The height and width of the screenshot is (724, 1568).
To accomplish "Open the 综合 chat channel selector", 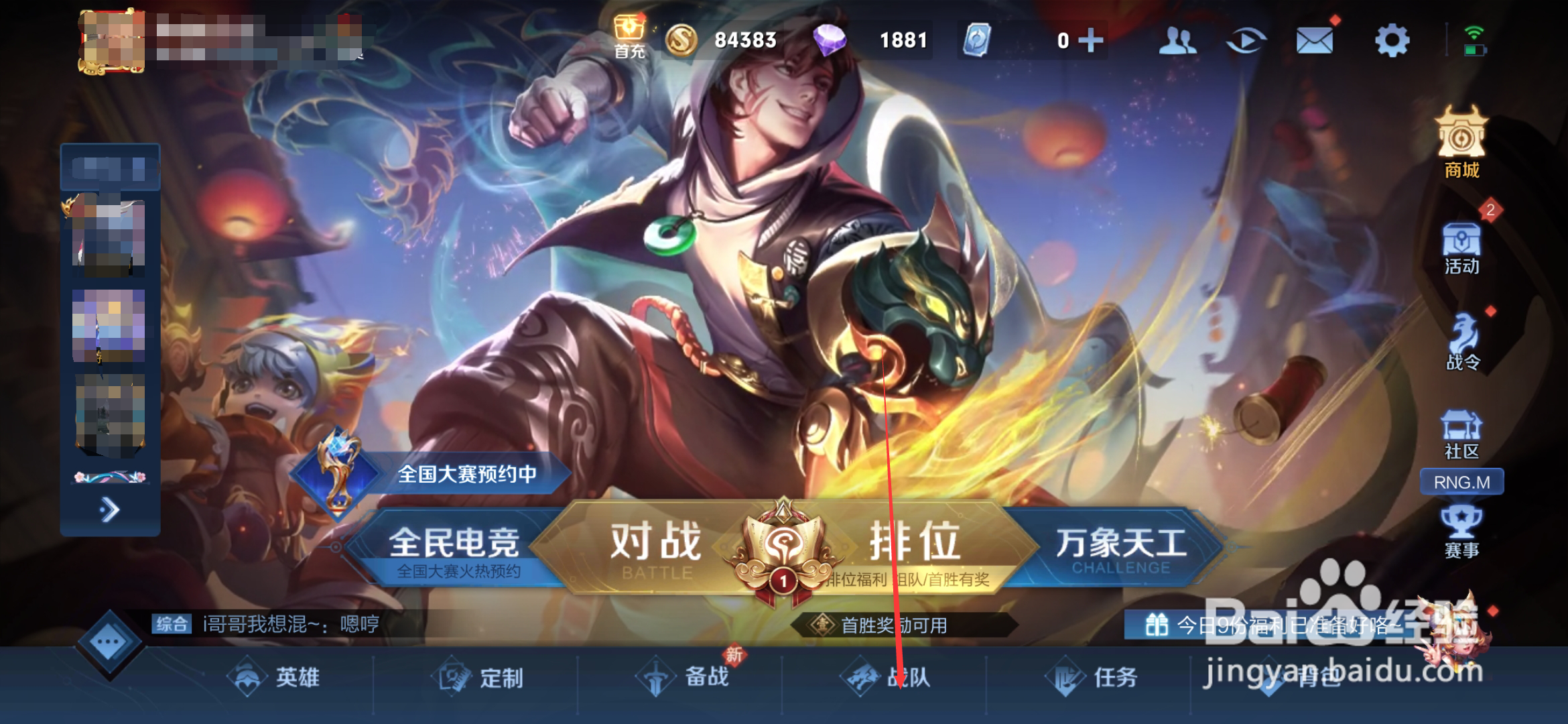I will (x=173, y=621).
